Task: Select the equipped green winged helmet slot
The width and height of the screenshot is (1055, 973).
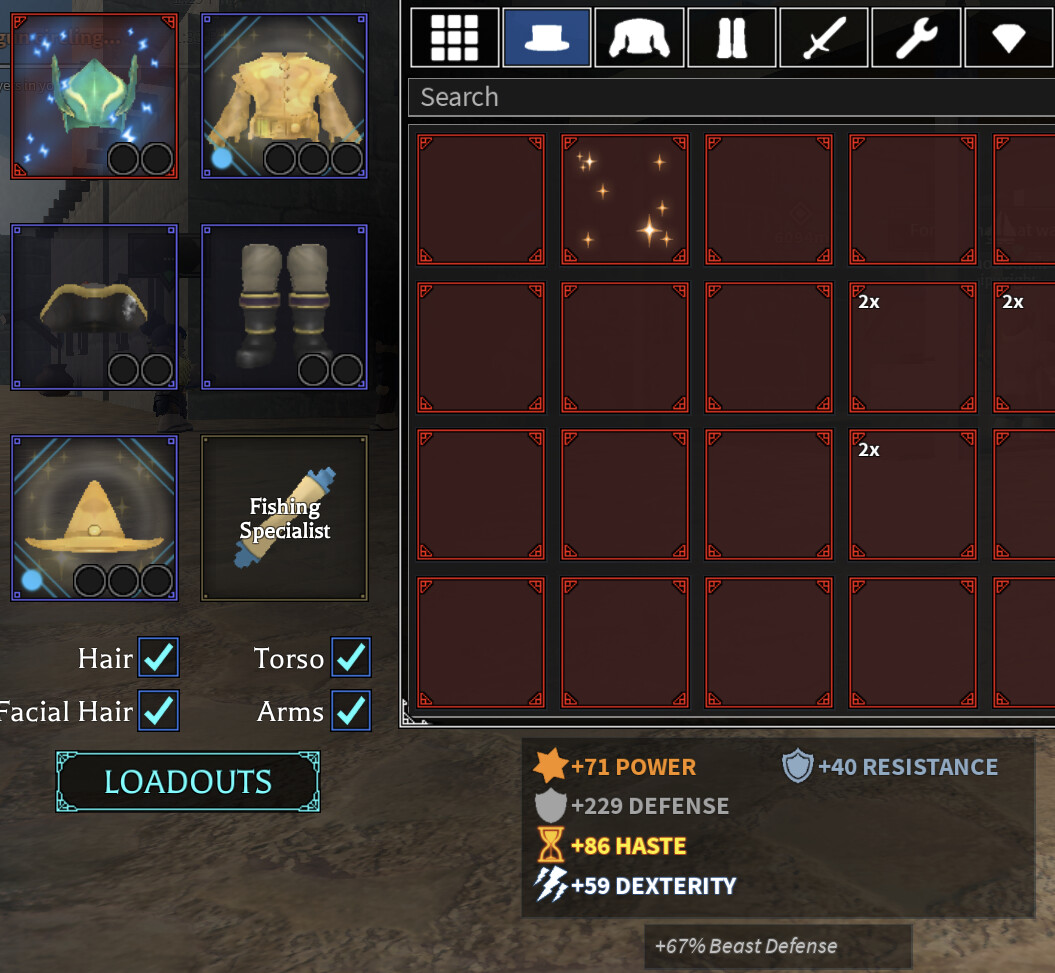Action: [x=94, y=96]
